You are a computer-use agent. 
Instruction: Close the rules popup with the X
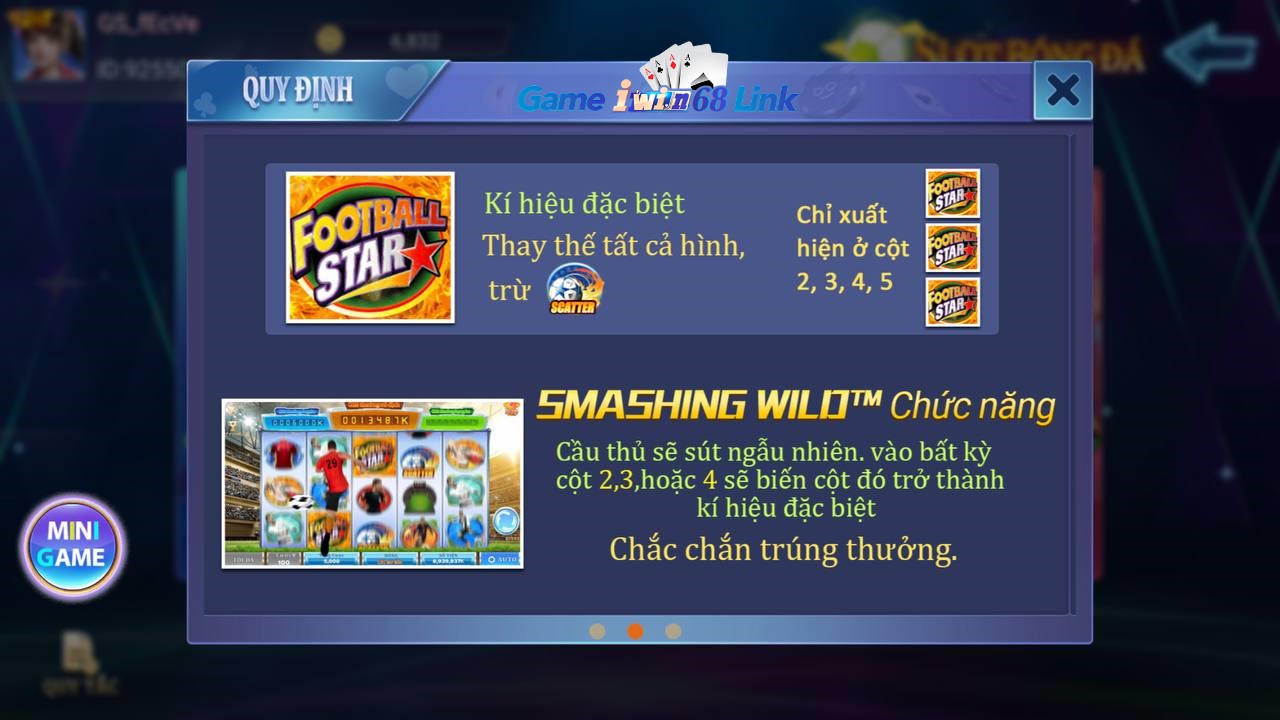point(1064,90)
